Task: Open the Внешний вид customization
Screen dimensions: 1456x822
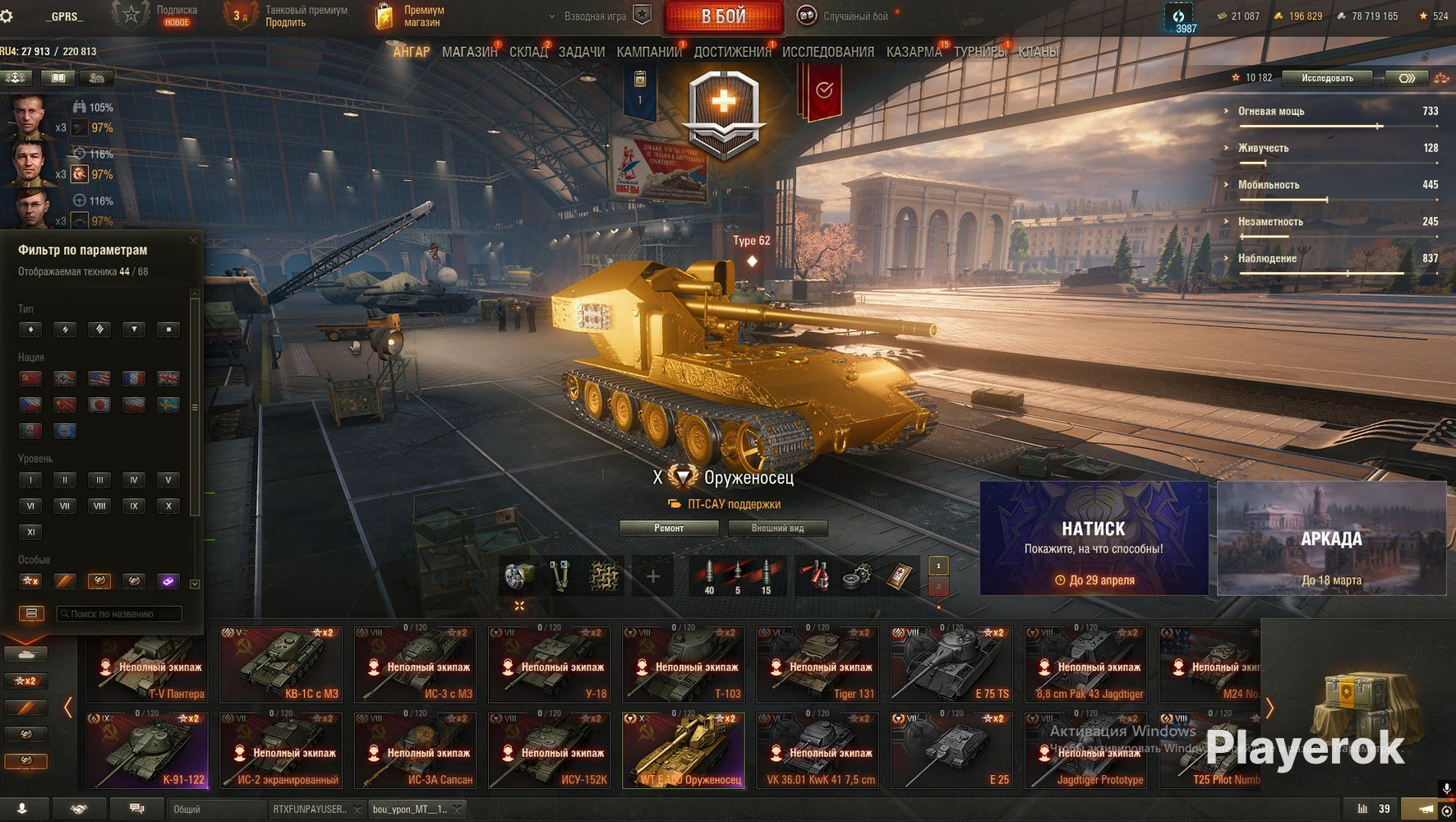Action: point(777,528)
